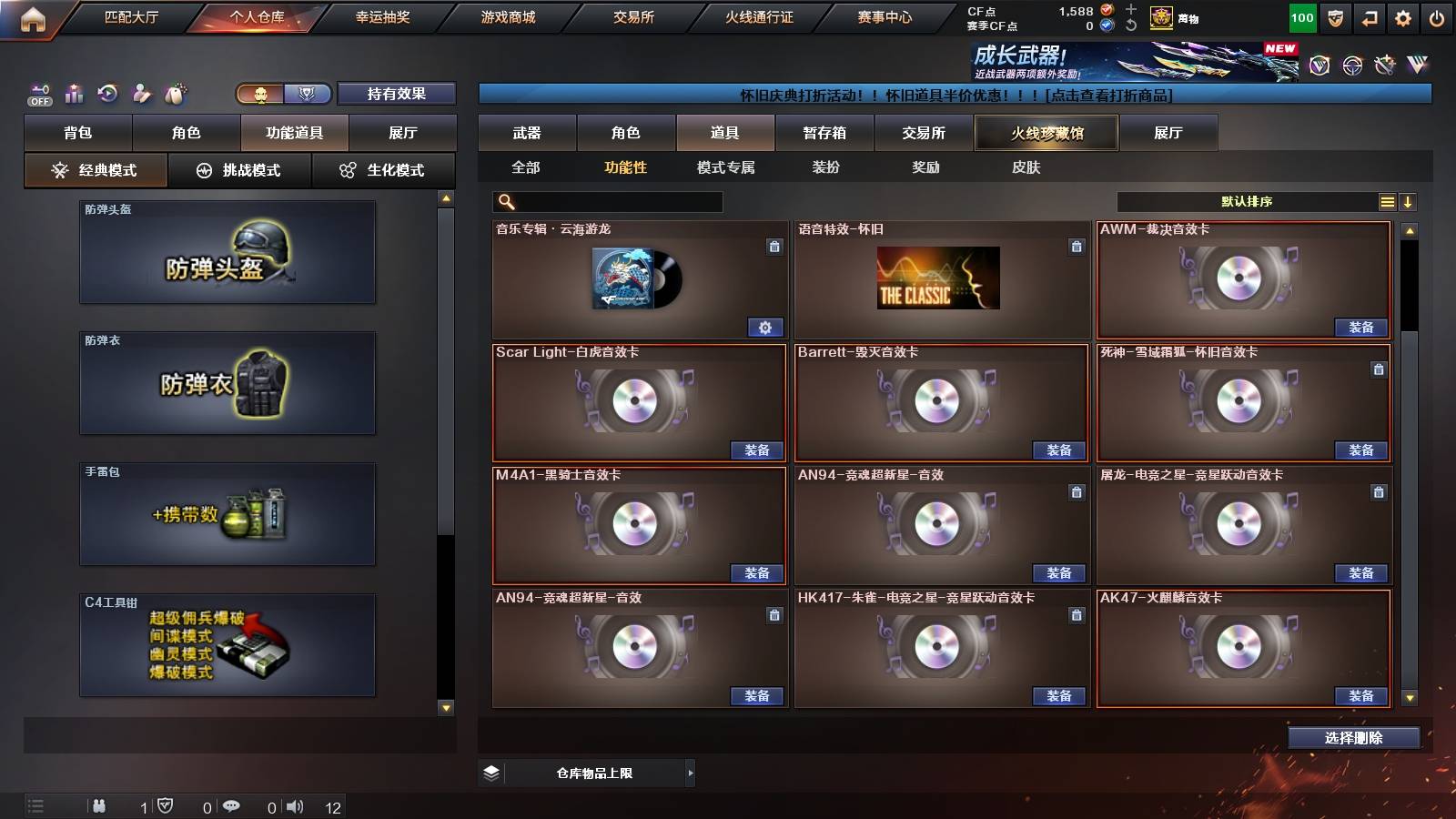The width and height of the screenshot is (1456, 819).
Task: Click the power exit icon in top-right corner
Action: tap(1436, 16)
